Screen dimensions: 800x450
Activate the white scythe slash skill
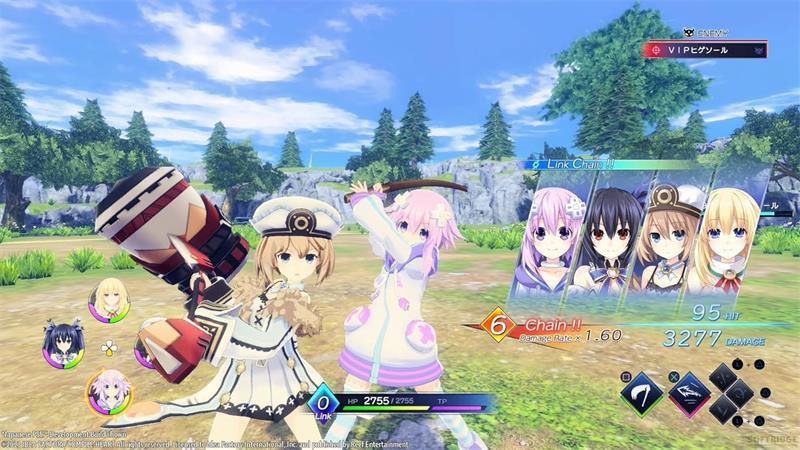(641, 393)
